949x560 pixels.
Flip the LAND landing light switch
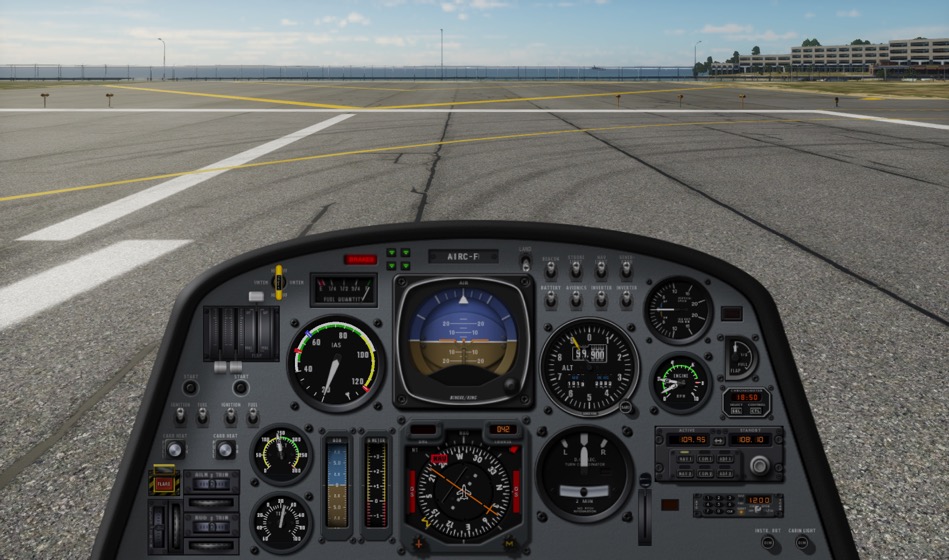pyautogui.click(x=525, y=263)
